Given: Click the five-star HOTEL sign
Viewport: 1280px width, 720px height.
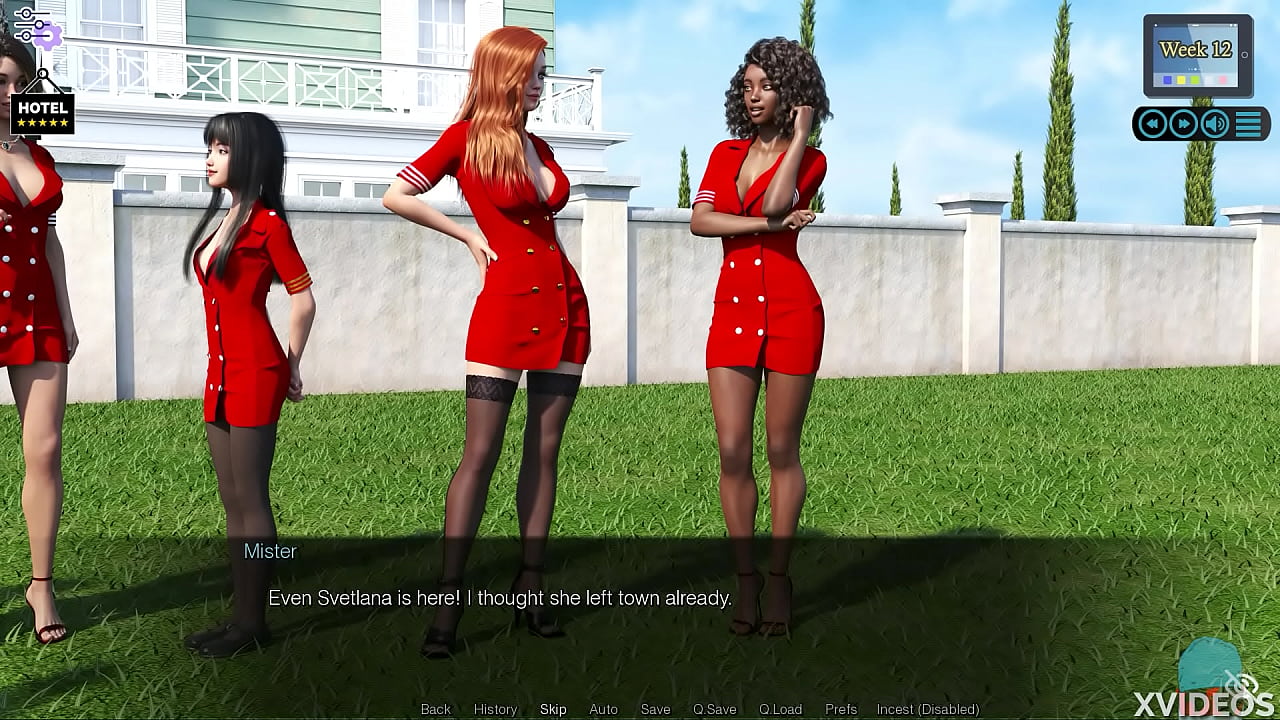Looking at the screenshot, I should pos(44,113).
